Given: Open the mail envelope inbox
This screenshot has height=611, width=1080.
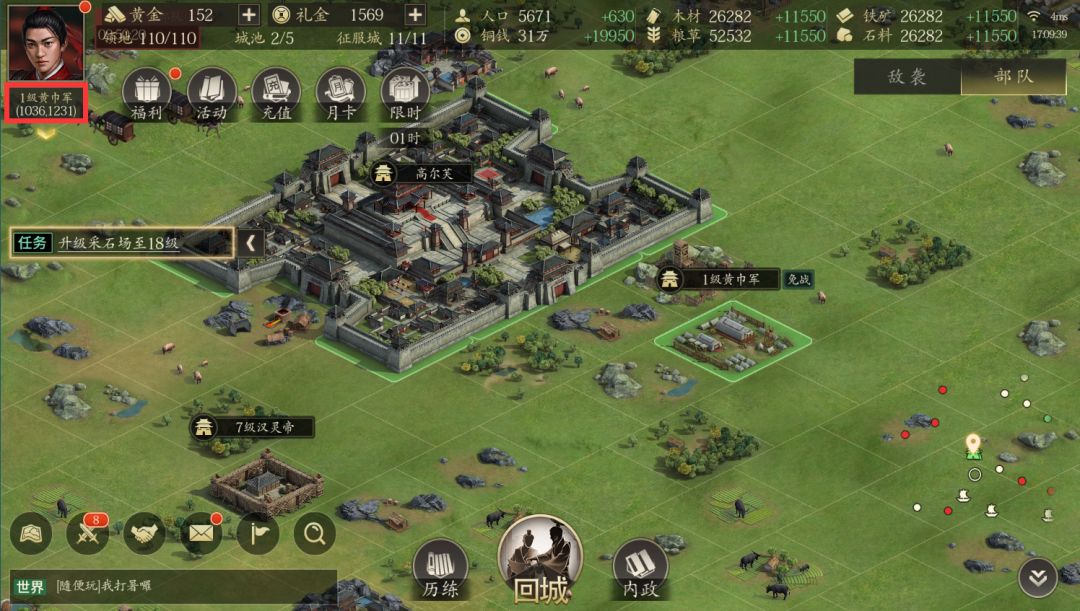Looking at the screenshot, I should pyautogui.click(x=202, y=534).
